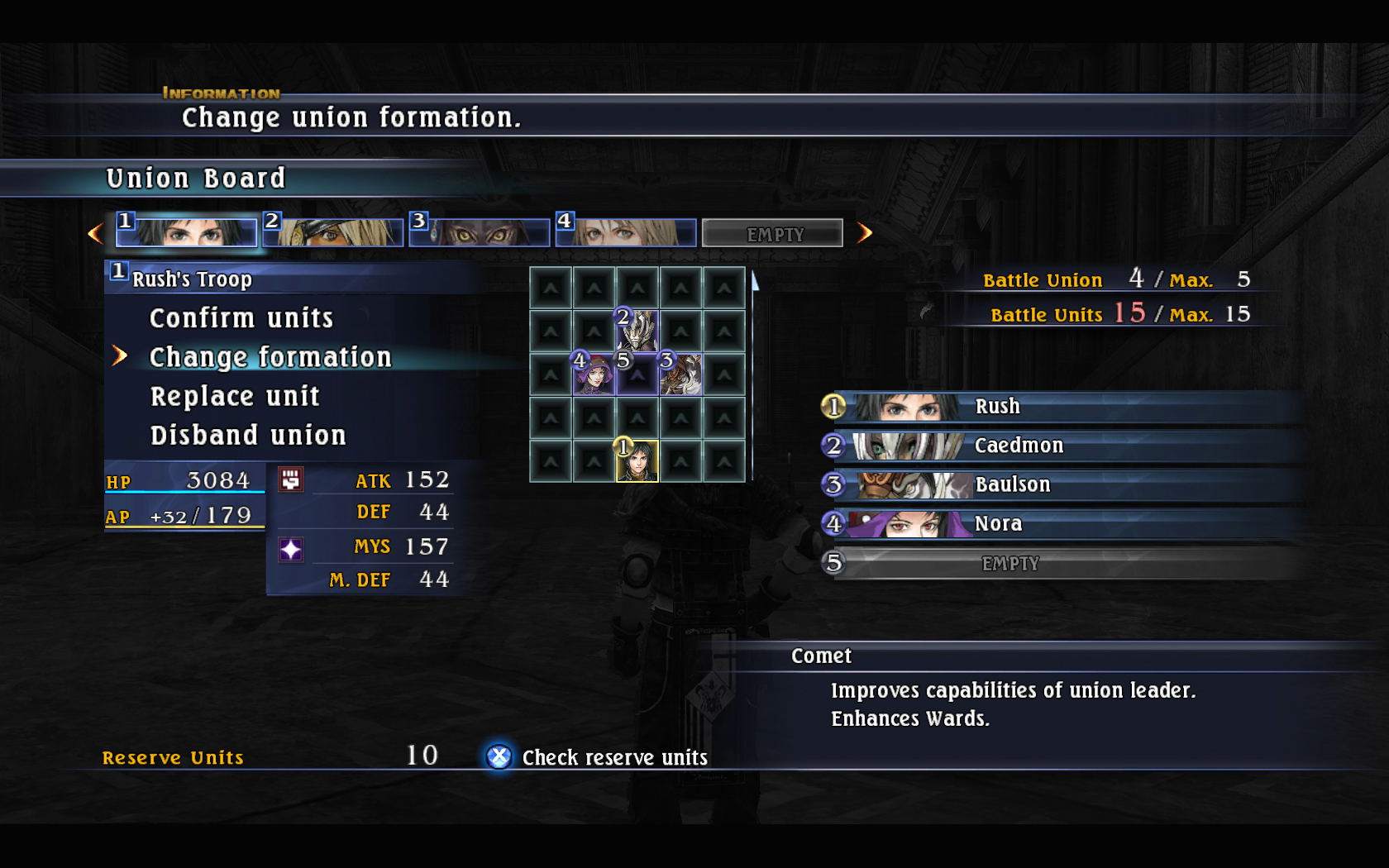The image size is (1389, 868).
Task: Switch to union 1 portrait tab
Action: click(187, 232)
